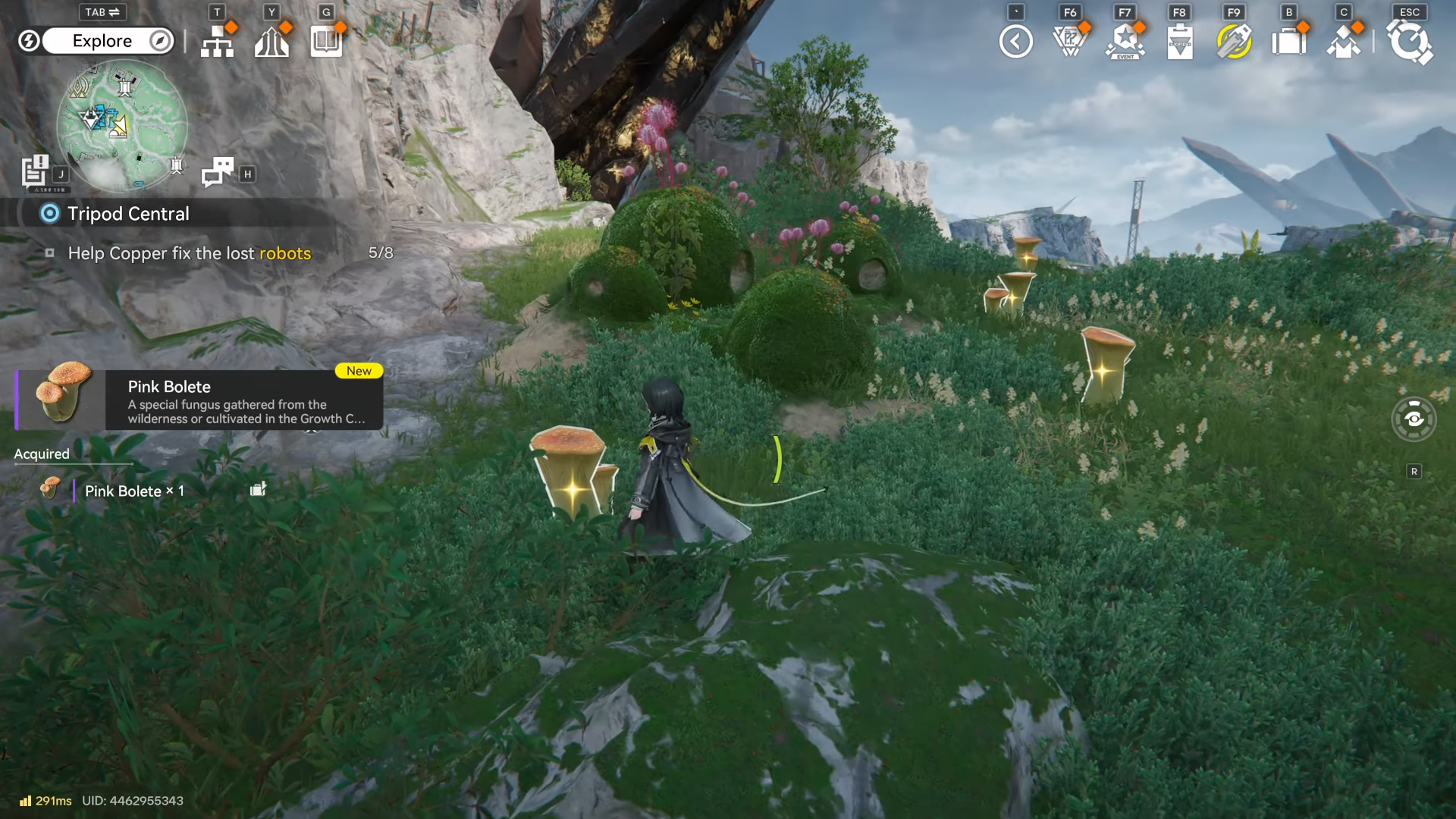1456x819 pixels.
Task: Click the acquired Pink Bolete x1 entry
Action: coord(133,491)
